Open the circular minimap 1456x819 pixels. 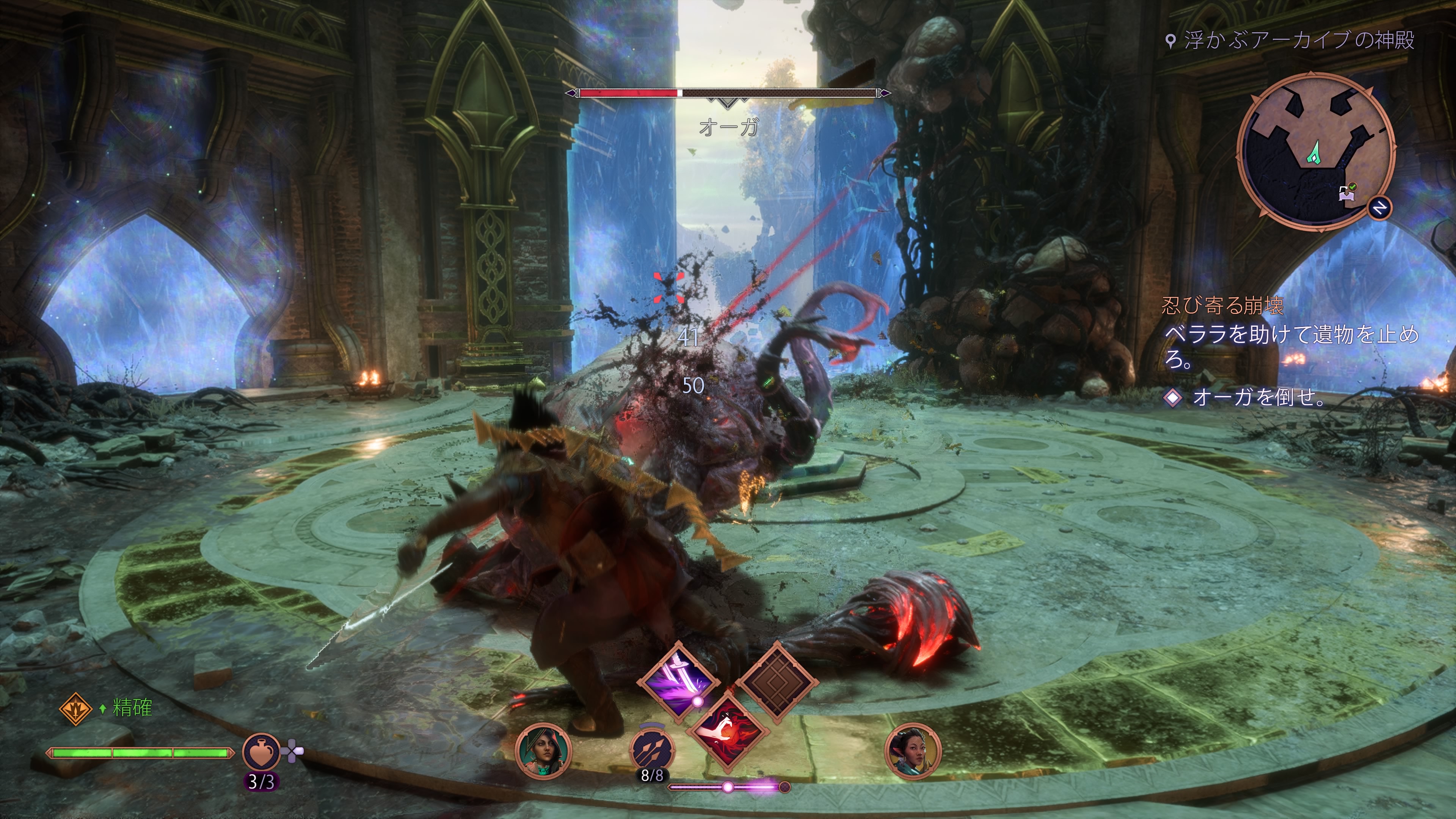1315,151
